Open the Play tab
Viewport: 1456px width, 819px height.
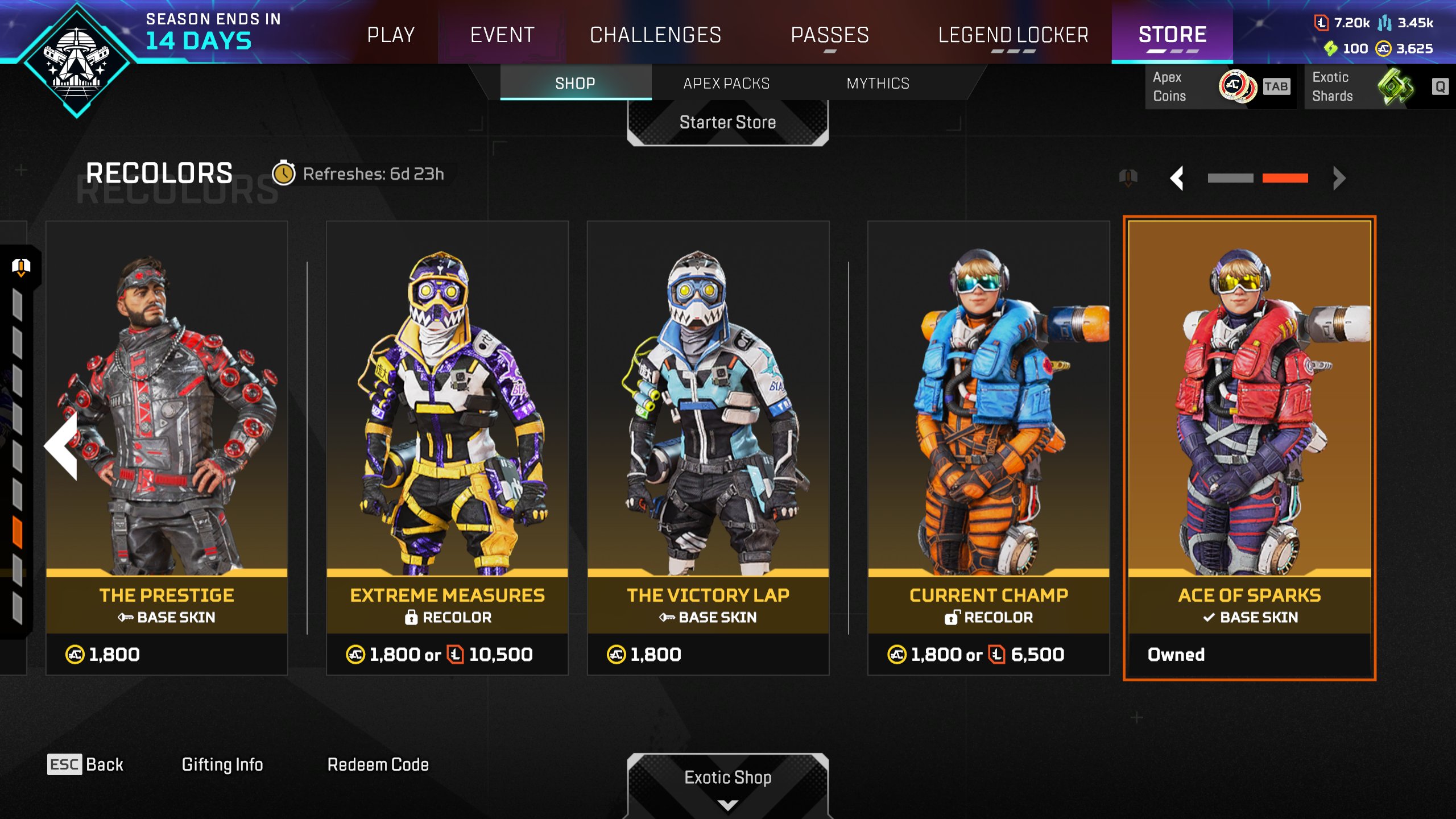[391, 35]
